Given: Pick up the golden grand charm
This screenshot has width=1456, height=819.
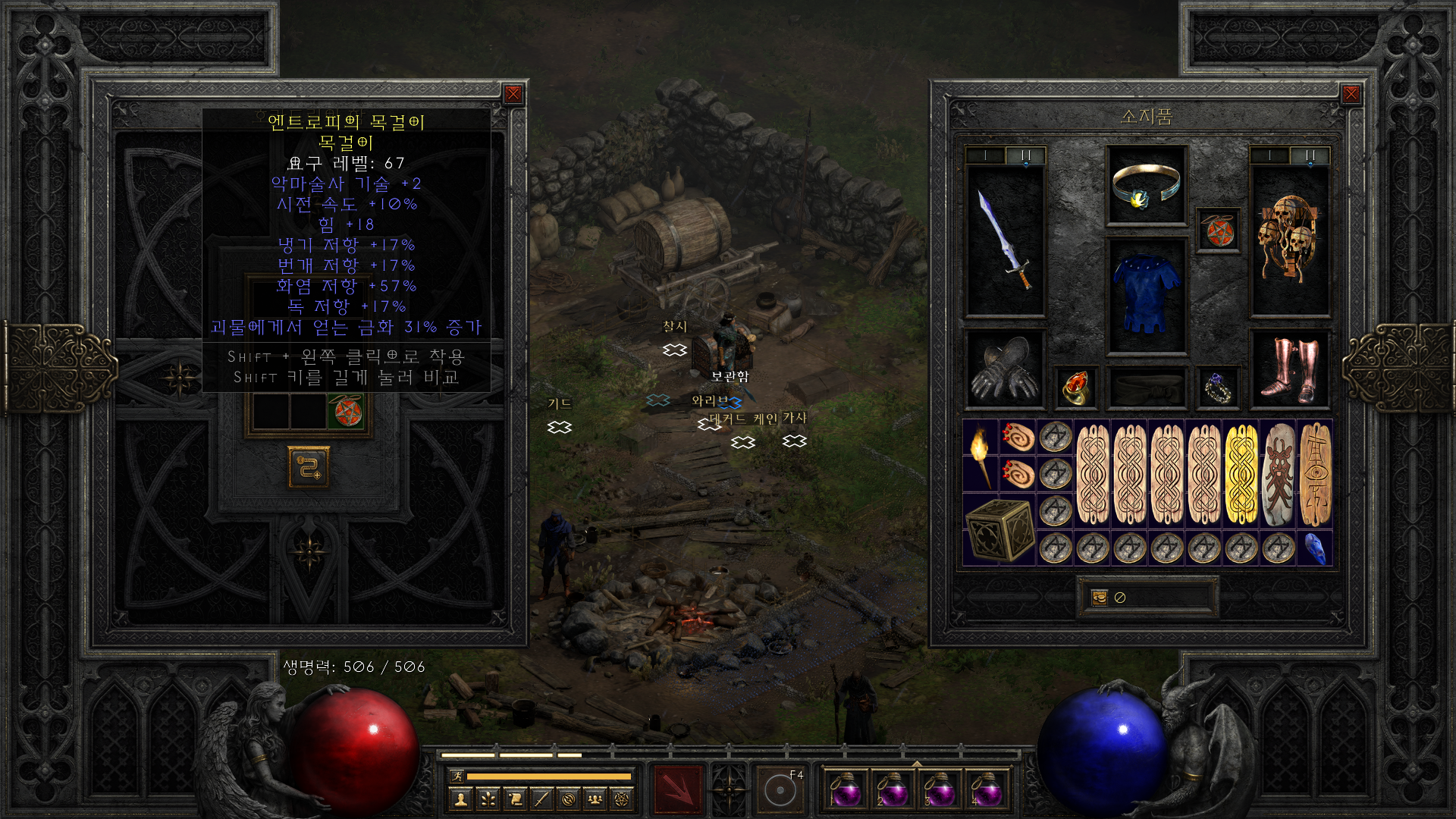Looking at the screenshot, I should [x=1241, y=474].
